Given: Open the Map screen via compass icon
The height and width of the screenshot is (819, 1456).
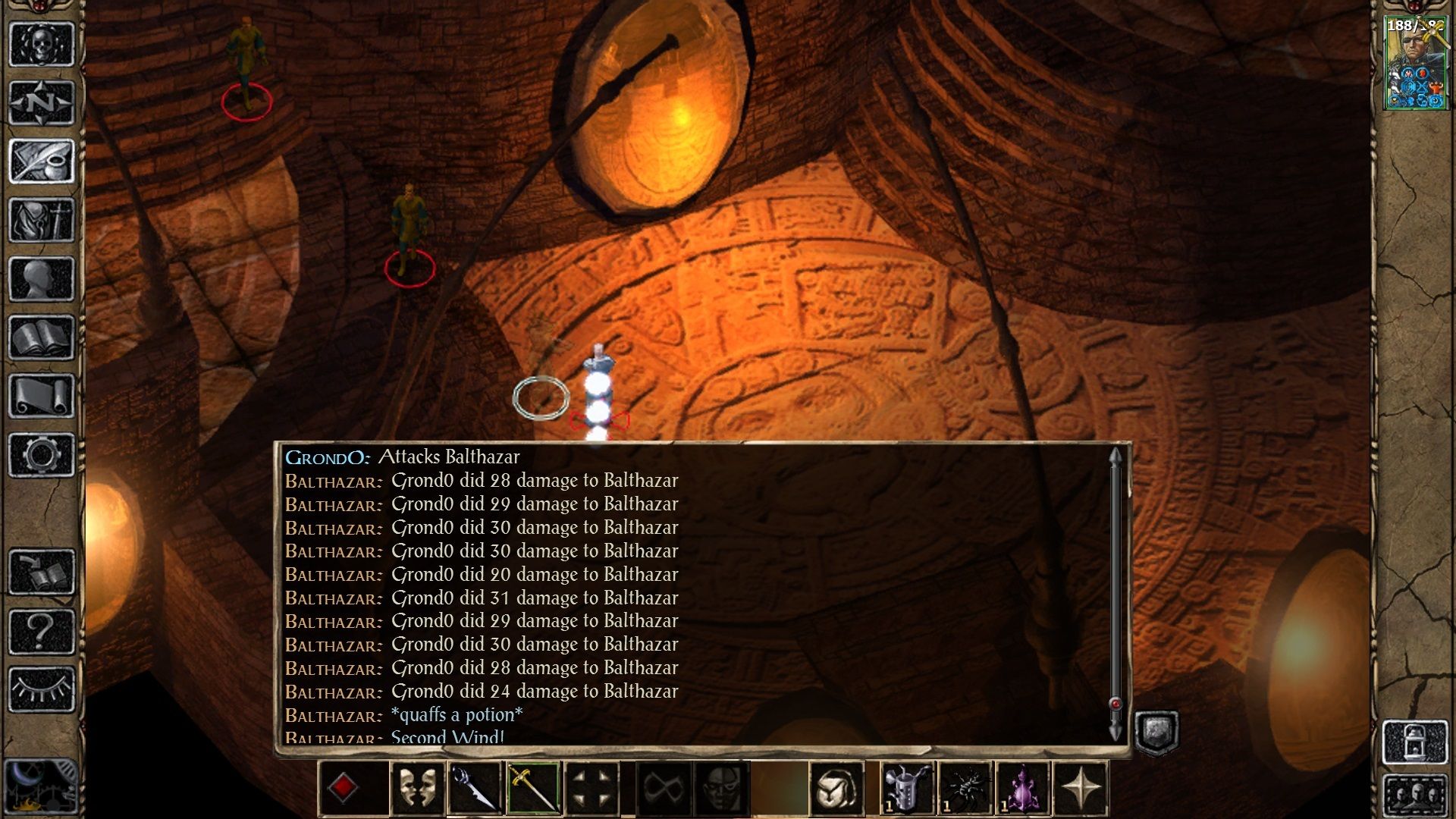Looking at the screenshot, I should coord(41,100).
